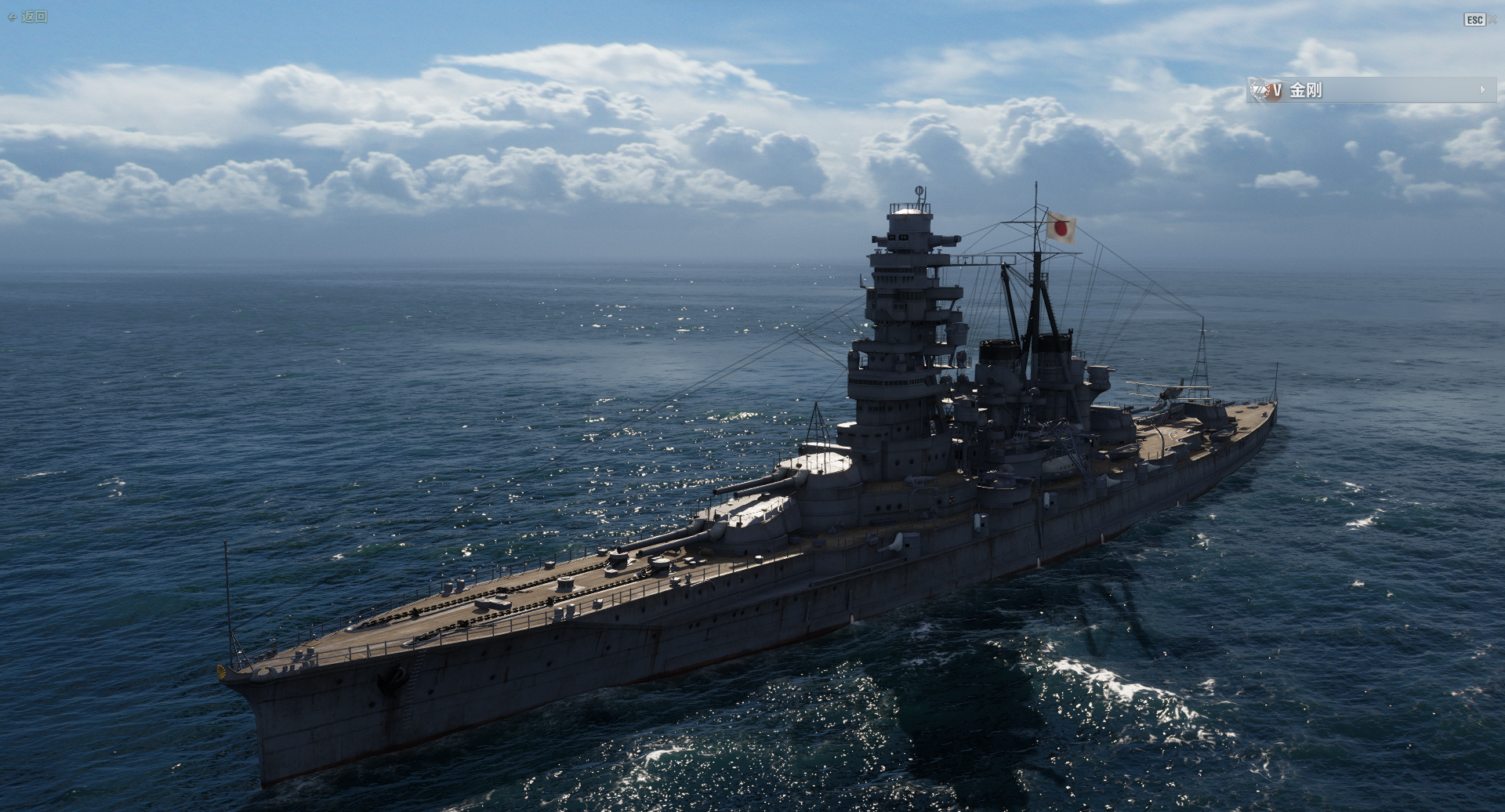This screenshot has height=812, width=1505.
Task: Go back using the 返回 button
Action: 28,16
